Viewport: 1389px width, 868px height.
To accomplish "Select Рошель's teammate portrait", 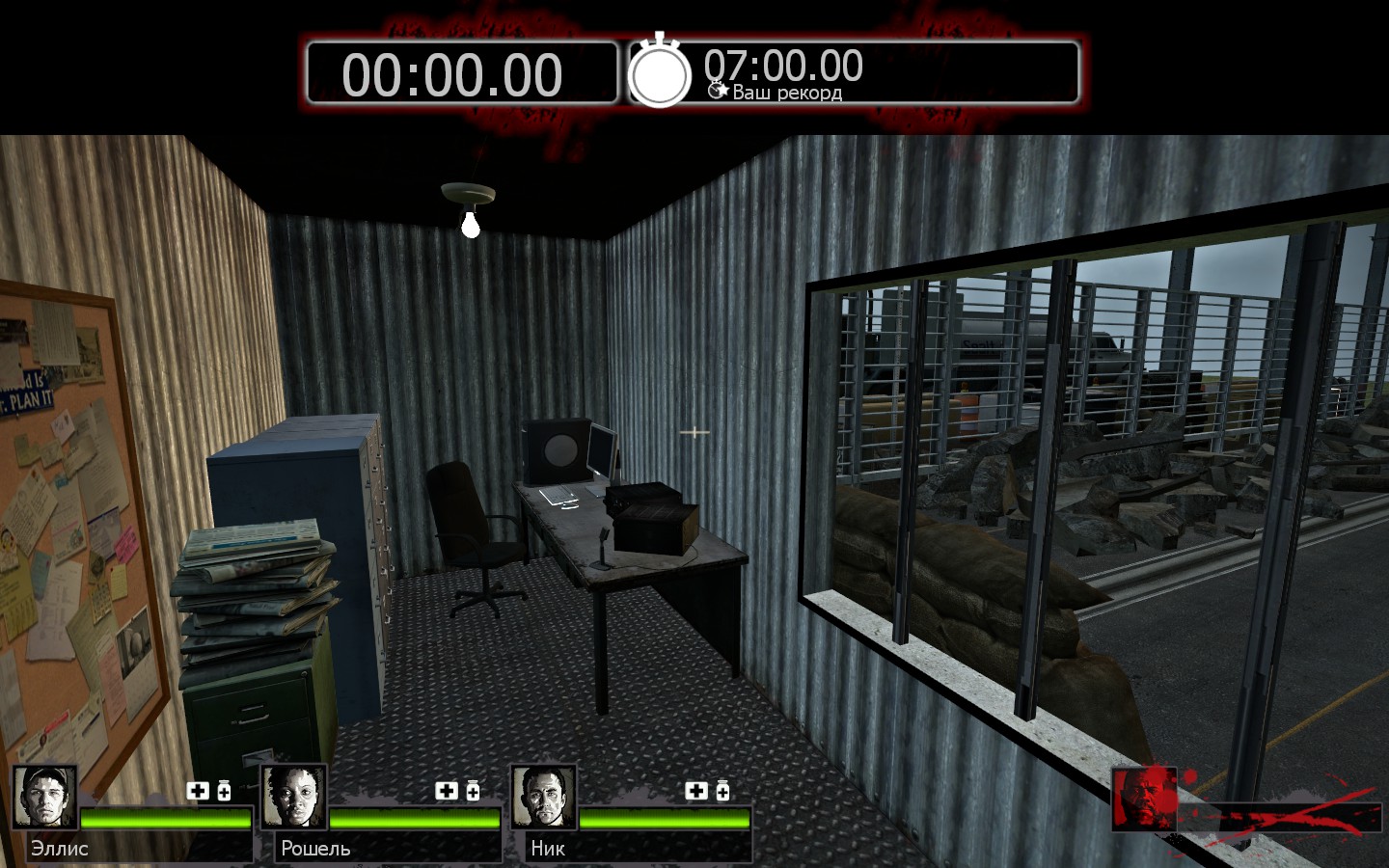I will (294, 797).
